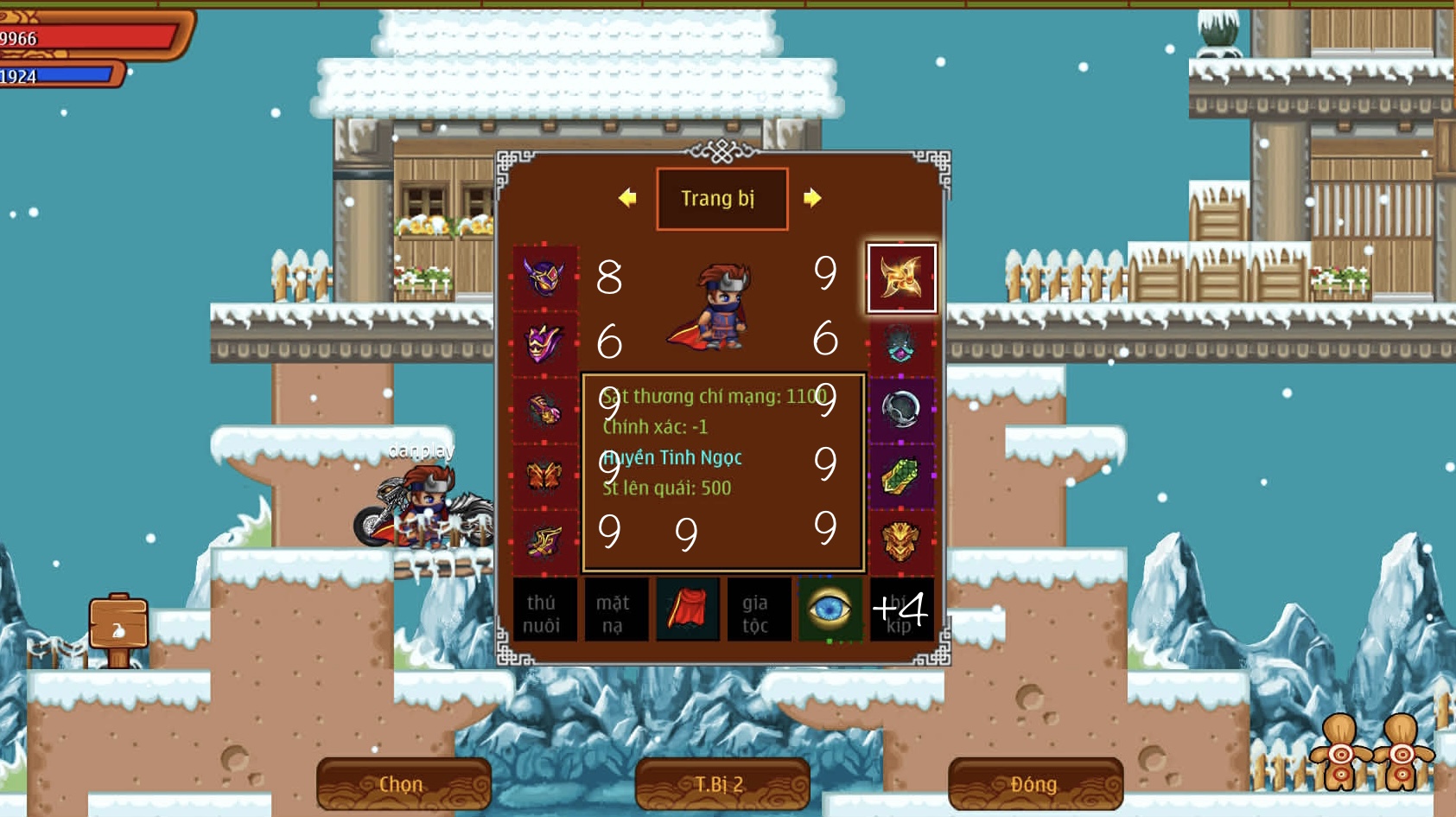This screenshot has width=1456, height=817.
Task: Select the Trang bị tab header
Action: [721, 199]
